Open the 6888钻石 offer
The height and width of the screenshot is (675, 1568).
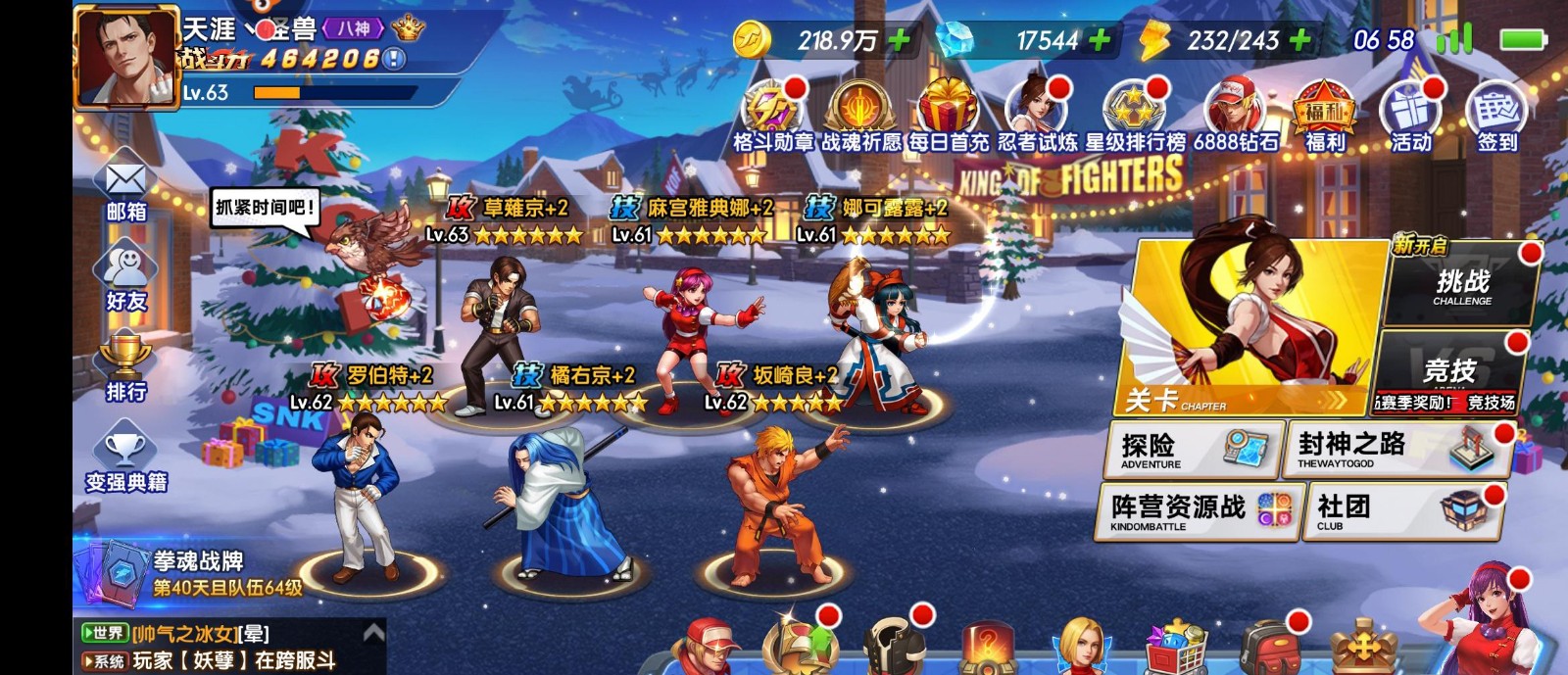[1235, 116]
